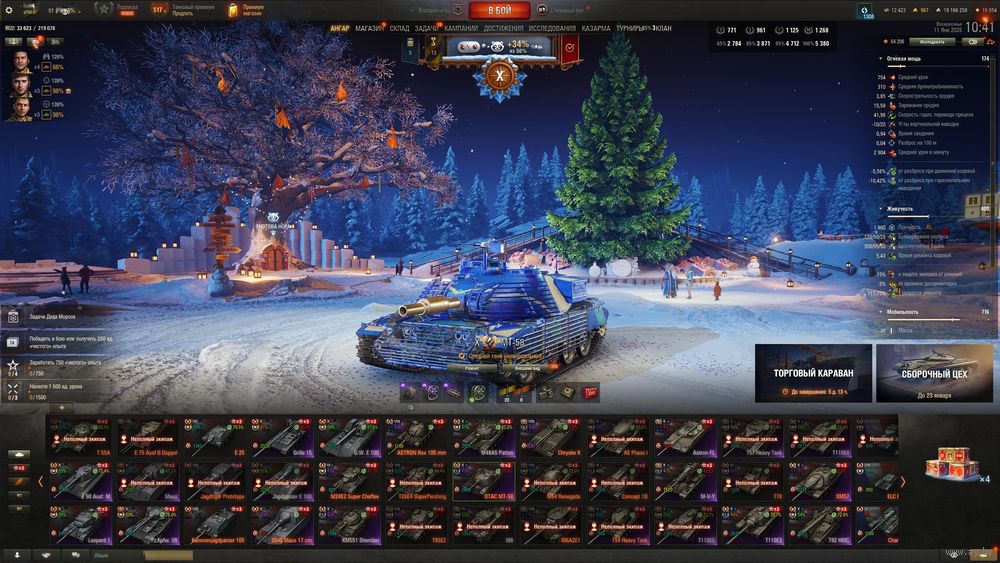Choose the Maus tank from the carousel
Image resolution: width=1000 pixels, height=563 pixels.
147,480
